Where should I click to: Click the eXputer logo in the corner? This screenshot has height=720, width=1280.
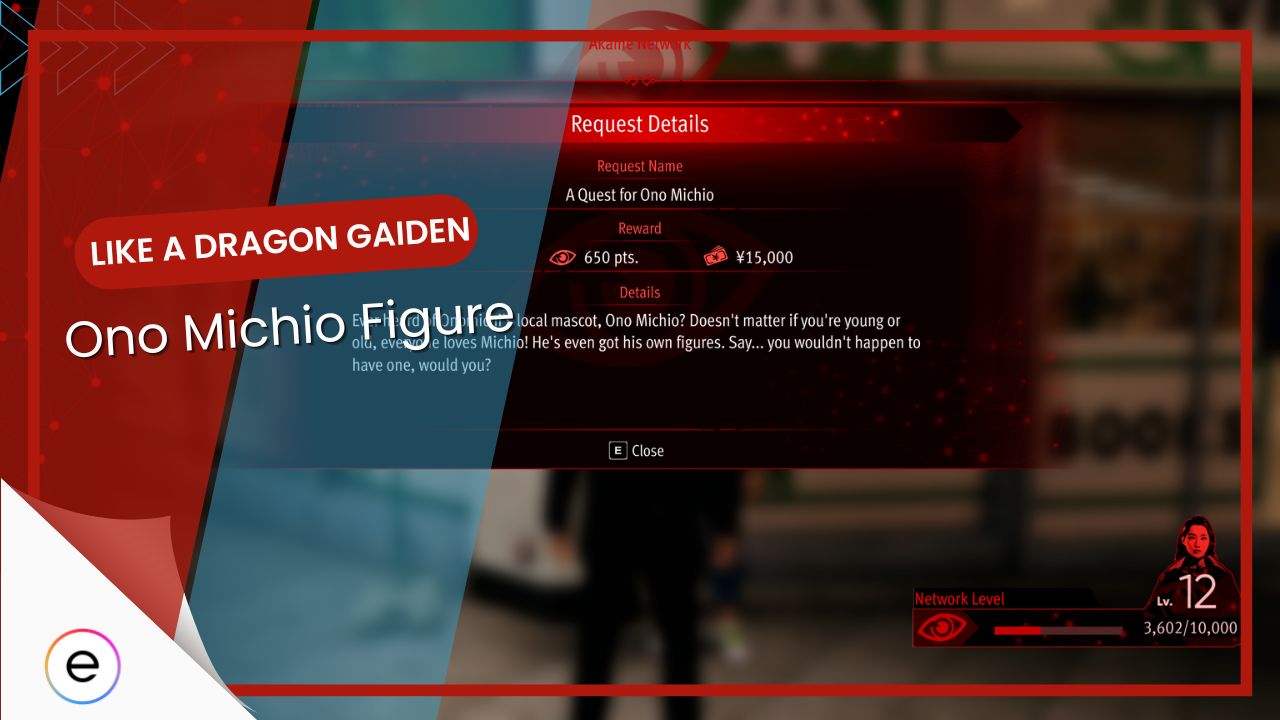(x=83, y=665)
